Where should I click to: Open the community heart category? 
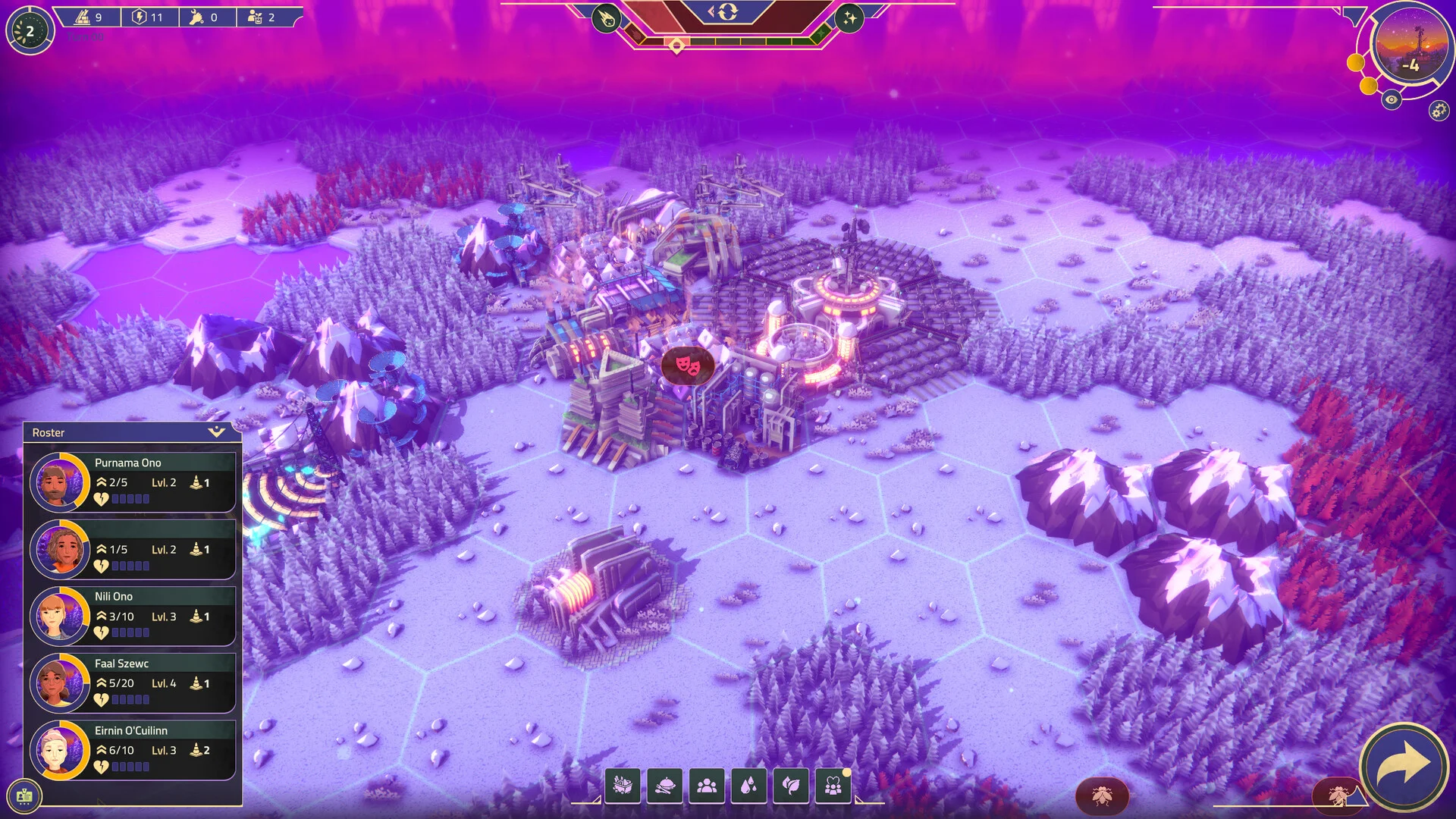(x=833, y=786)
